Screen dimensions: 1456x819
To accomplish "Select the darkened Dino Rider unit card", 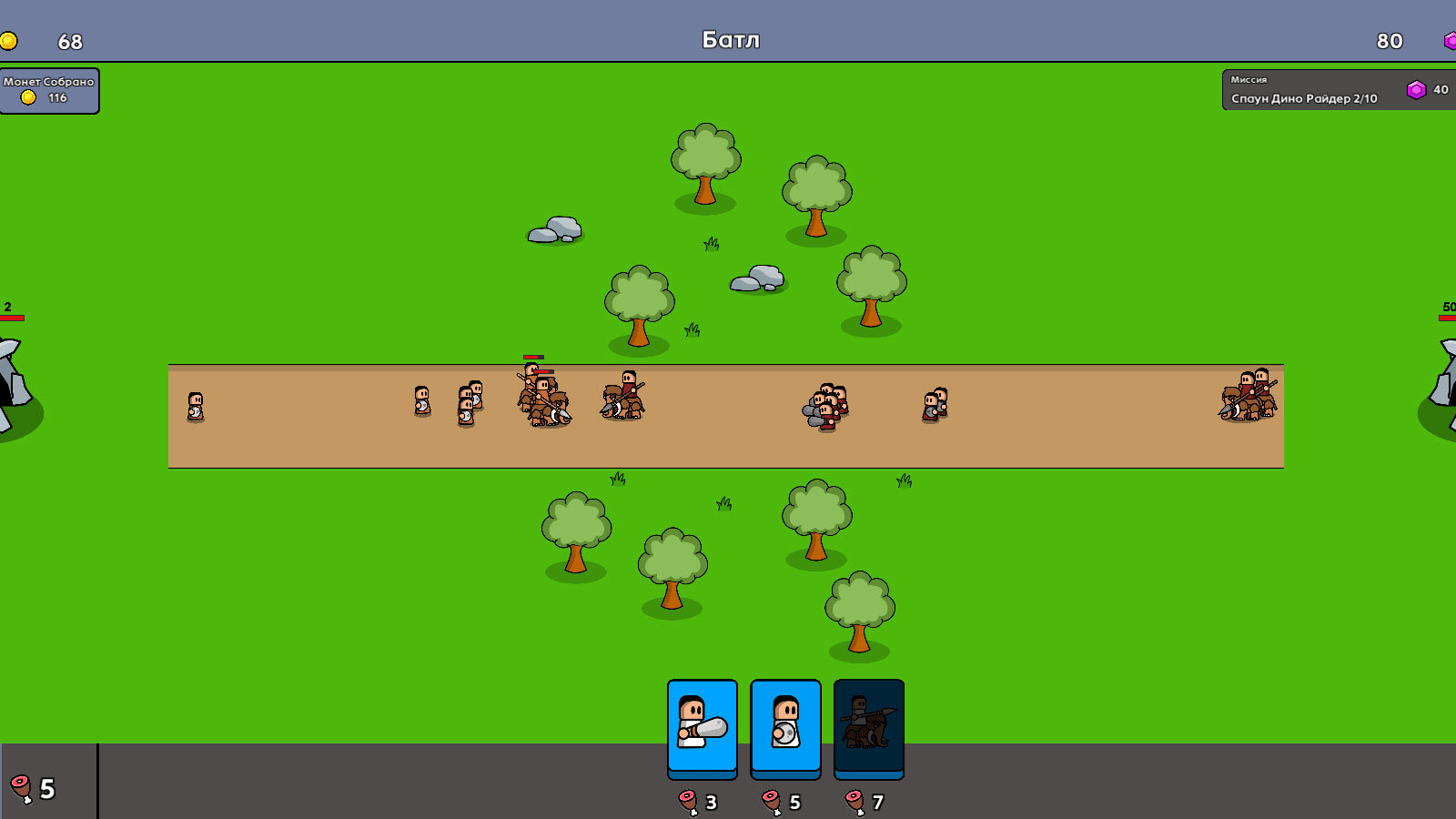I will point(868,725).
